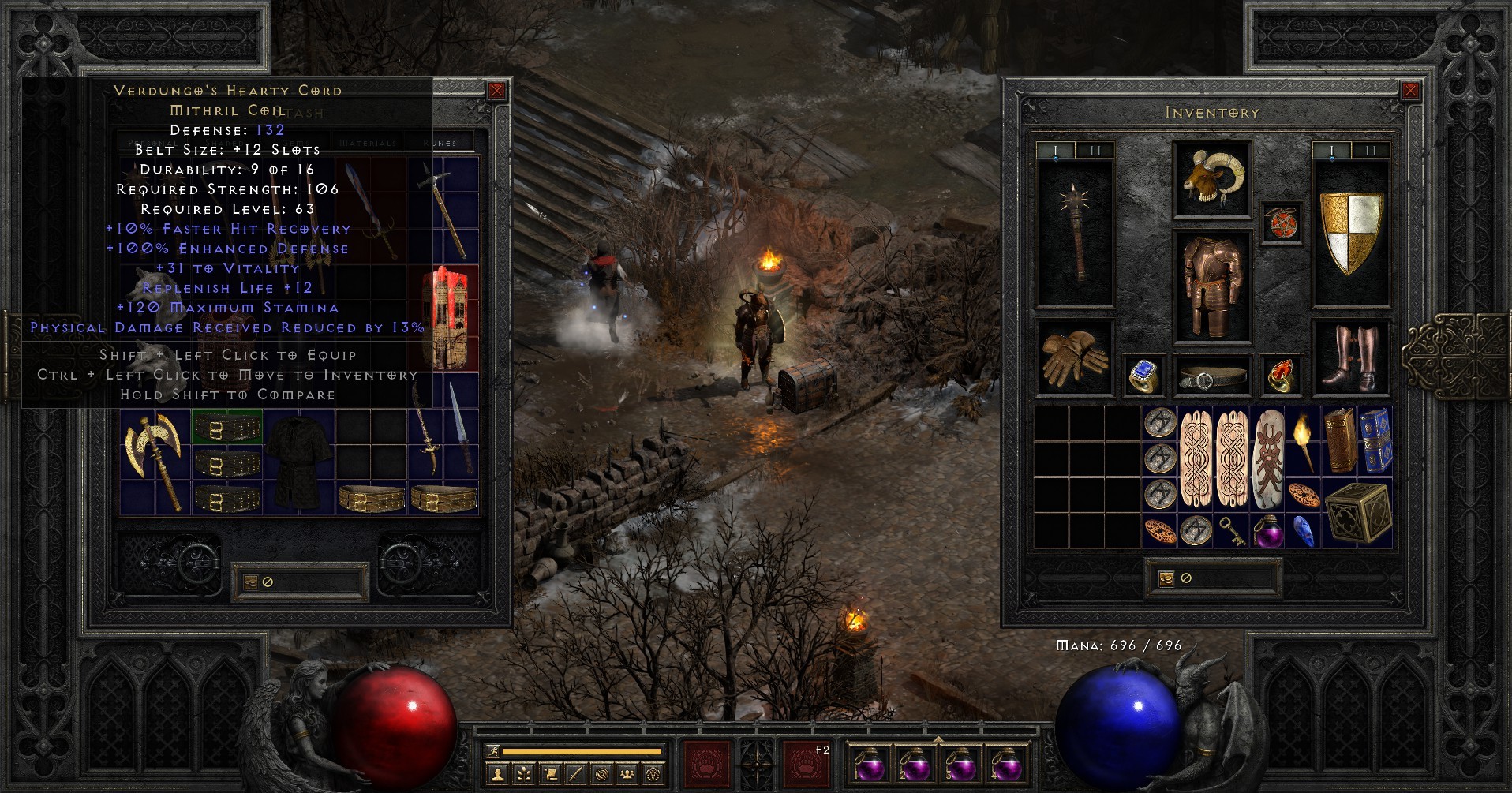The image size is (1512, 793).
Task: Toggle run/walk mode
Action: pos(494,752)
